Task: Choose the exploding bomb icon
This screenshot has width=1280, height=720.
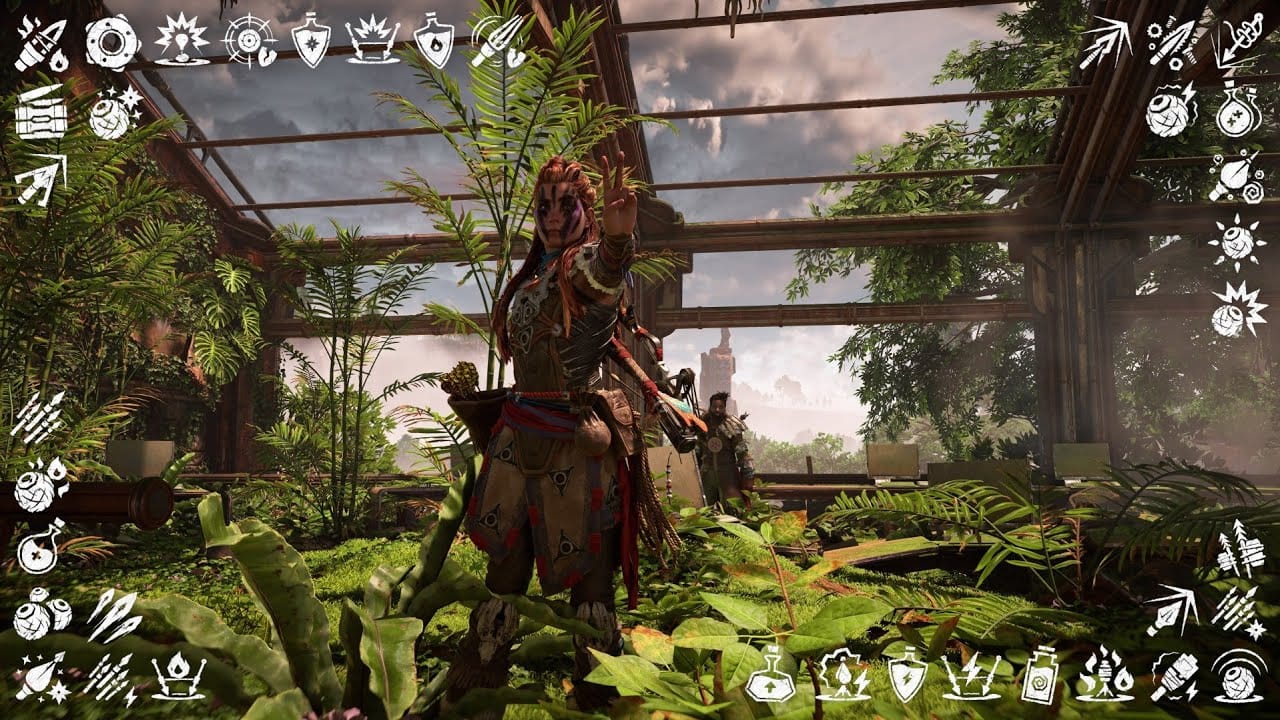Action: point(1238,310)
